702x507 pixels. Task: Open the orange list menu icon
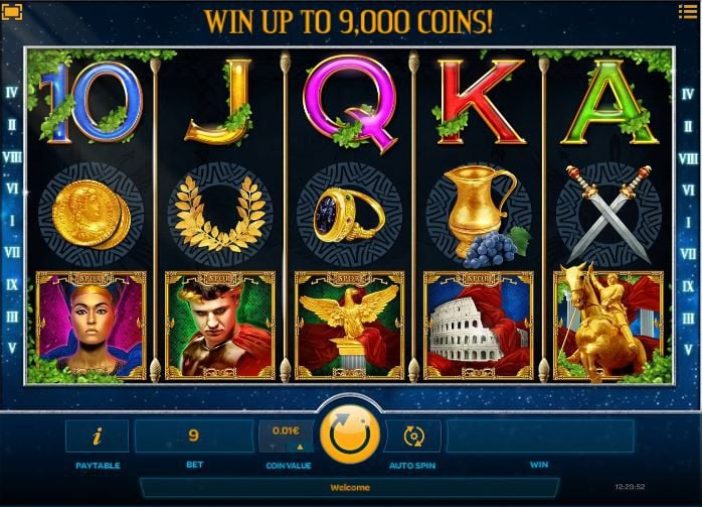click(x=687, y=12)
